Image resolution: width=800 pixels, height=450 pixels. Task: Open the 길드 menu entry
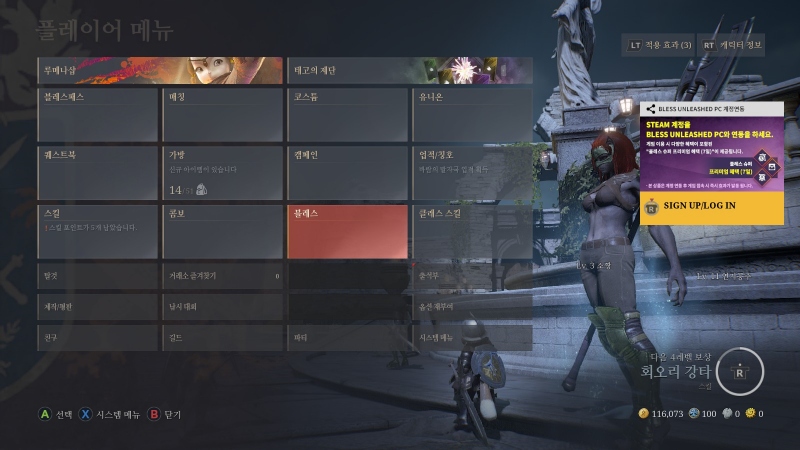(x=221, y=337)
